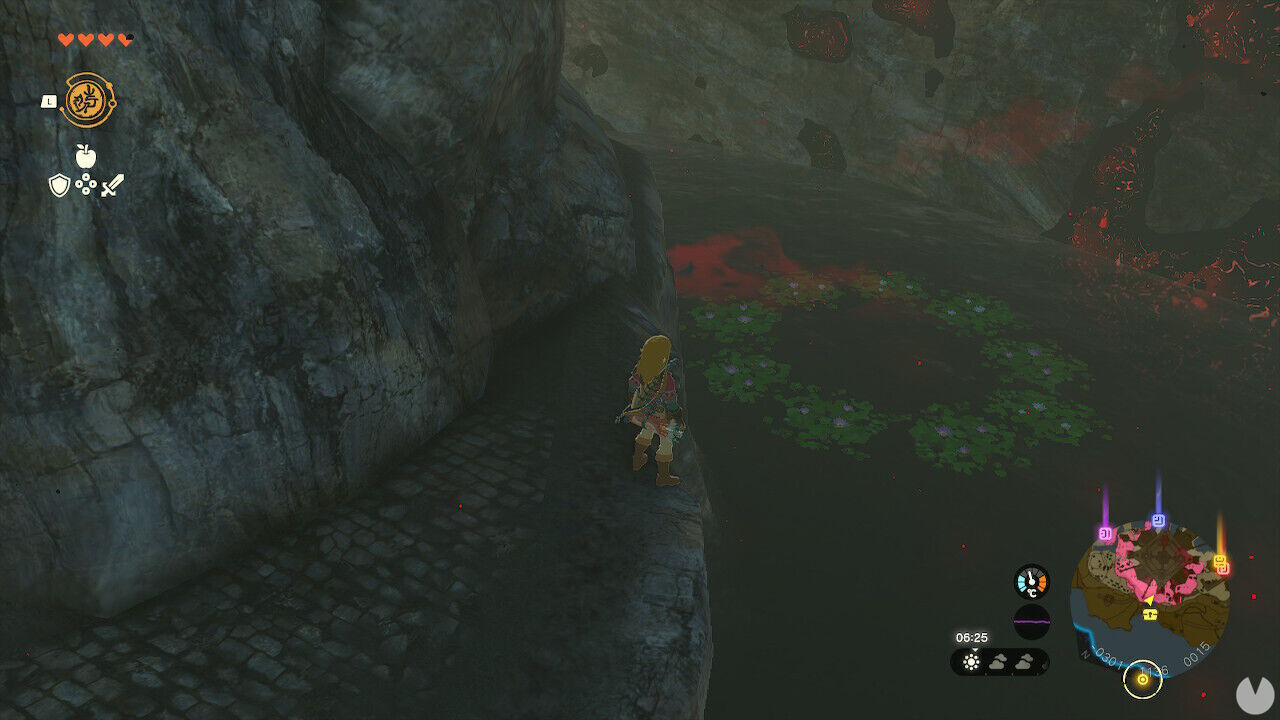Click the blue shrine marker on the minimap
Screen dimensions: 1280x720
(1158, 521)
